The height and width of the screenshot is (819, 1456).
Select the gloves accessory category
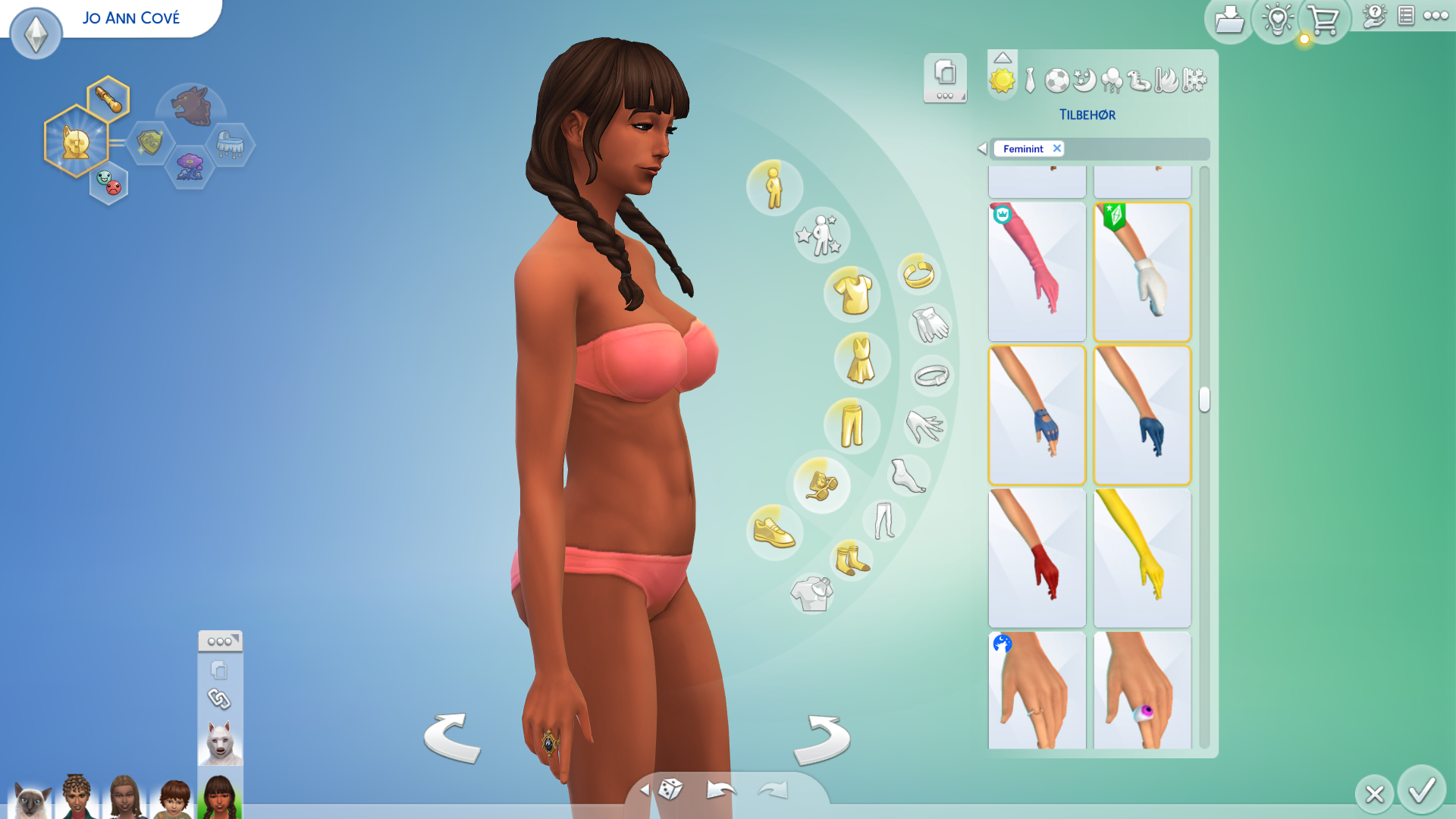[x=930, y=325]
